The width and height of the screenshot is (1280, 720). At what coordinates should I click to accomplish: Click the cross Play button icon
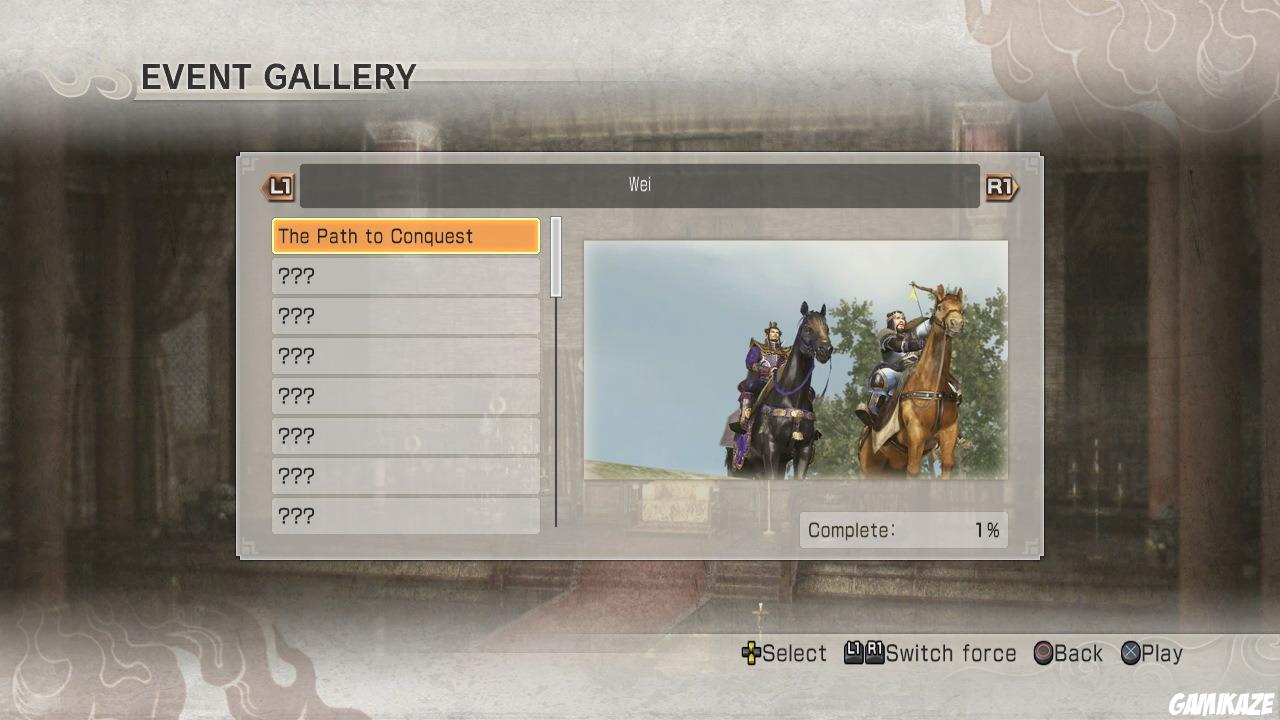(x=1131, y=653)
